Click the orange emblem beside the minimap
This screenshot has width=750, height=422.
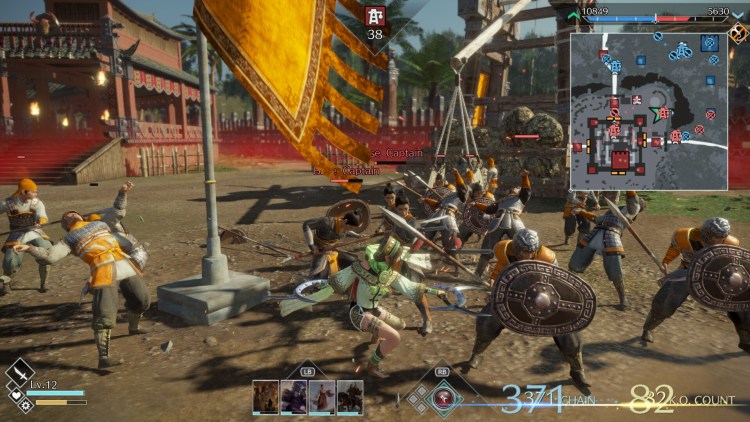pos(738,31)
